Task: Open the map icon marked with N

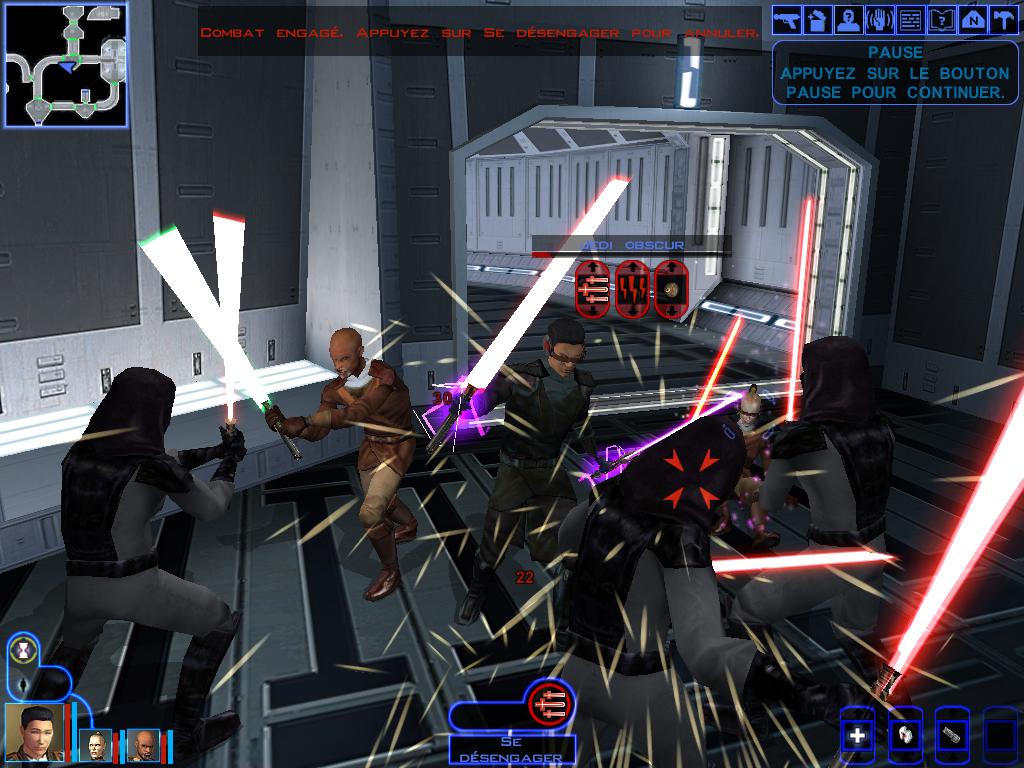Action: point(973,18)
